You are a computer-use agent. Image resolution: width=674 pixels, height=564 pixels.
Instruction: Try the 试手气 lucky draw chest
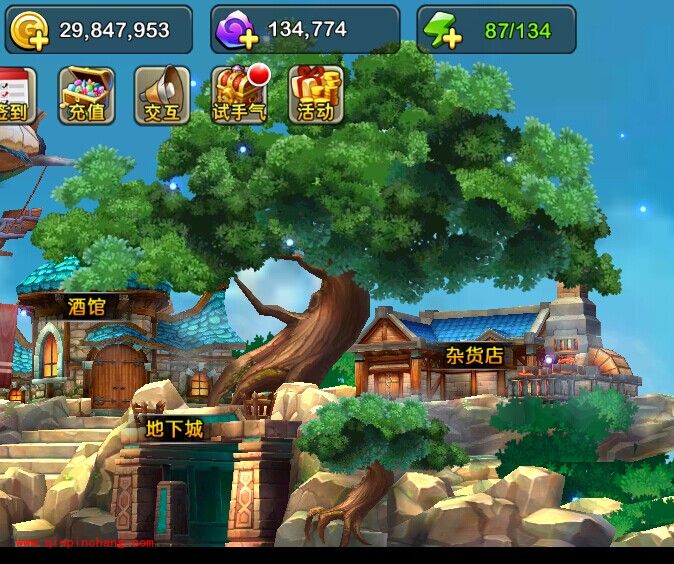pyautogui.click(x=240, y=95)
